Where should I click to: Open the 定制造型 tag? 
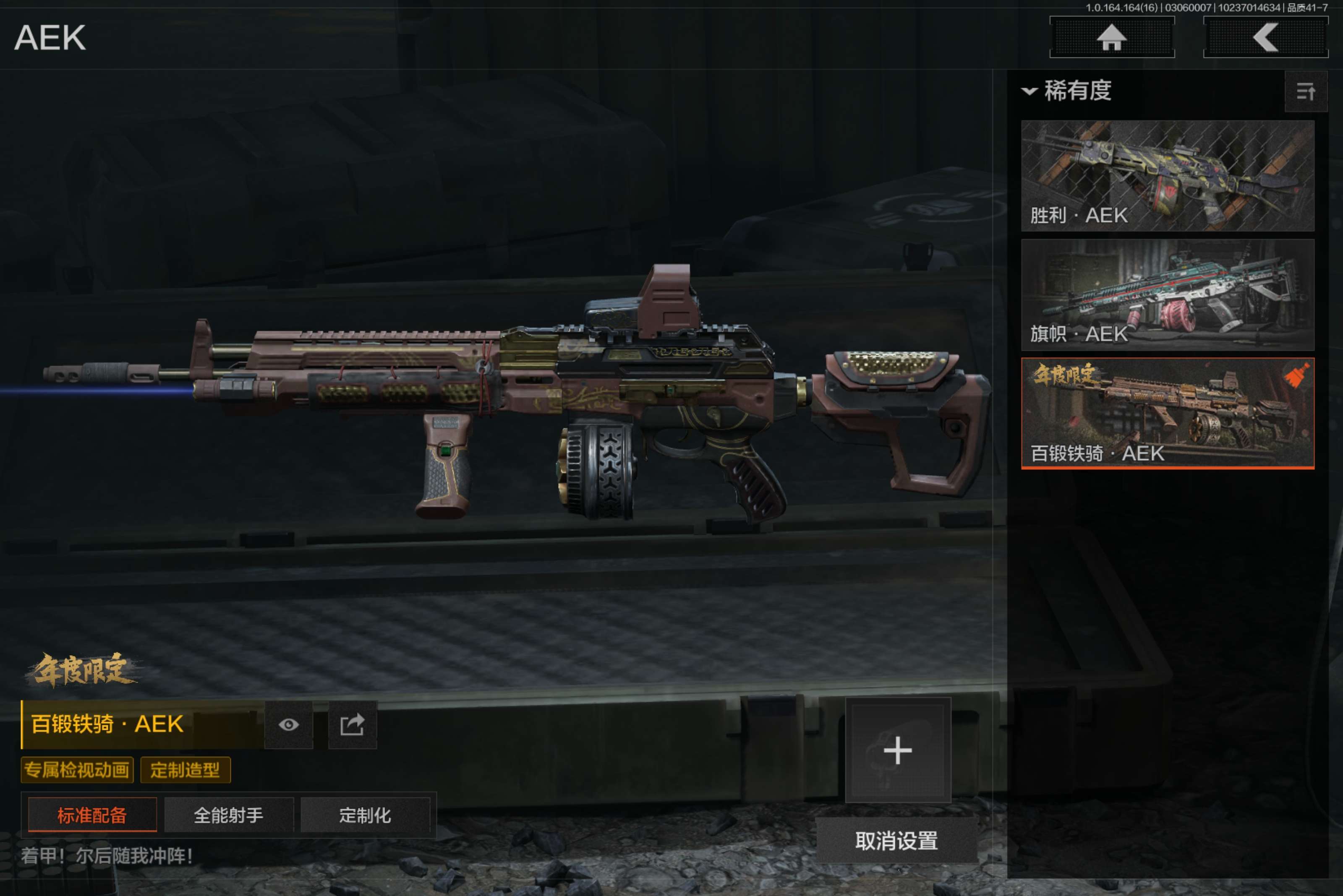coord(185,770)
